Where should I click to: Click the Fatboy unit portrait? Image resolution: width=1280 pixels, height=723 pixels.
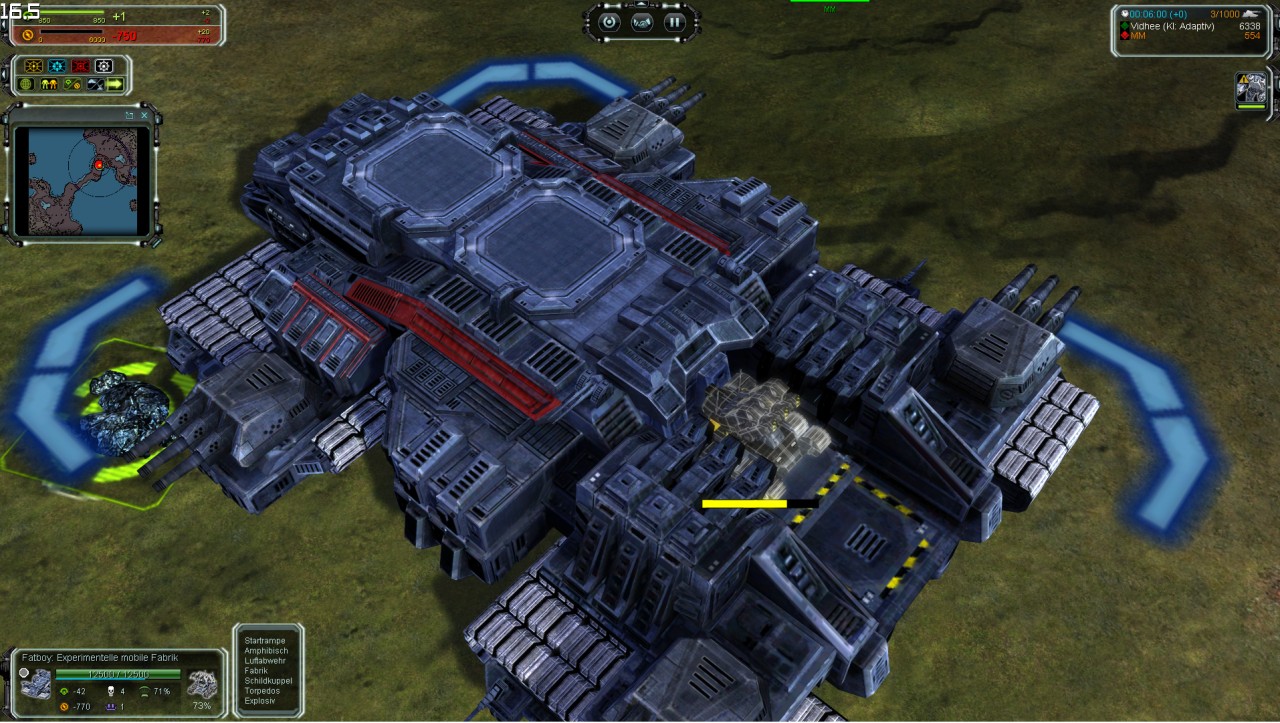pyautogui.click(x=36, y=684)
